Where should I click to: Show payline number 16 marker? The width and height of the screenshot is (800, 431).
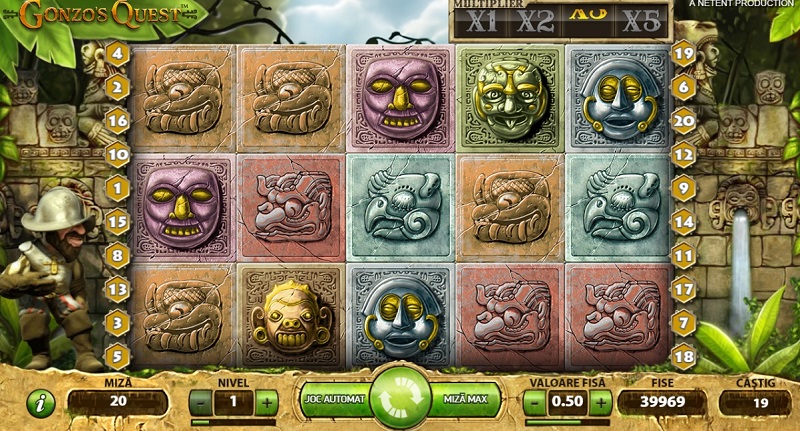pos(118,121)
